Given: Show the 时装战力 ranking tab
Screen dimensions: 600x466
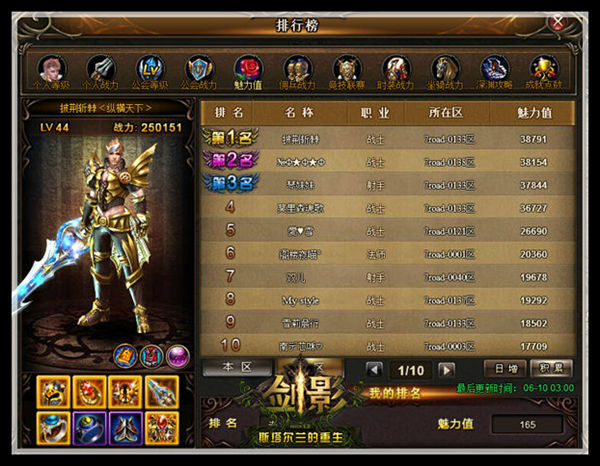Looking at the screenshot, I should point(396,70).
